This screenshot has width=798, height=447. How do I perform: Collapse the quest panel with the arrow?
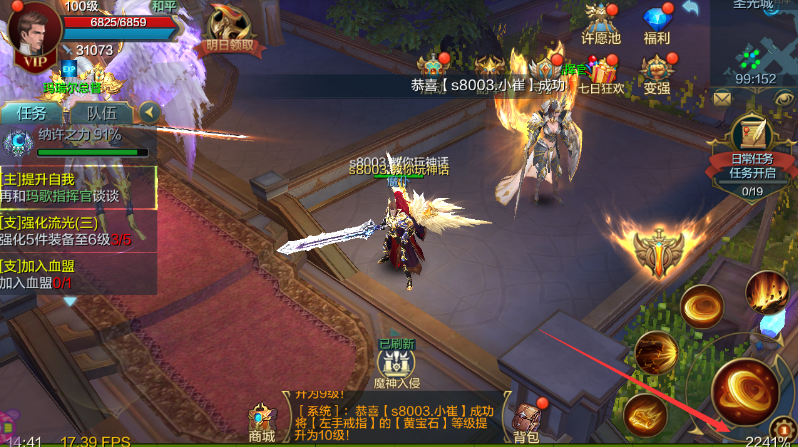coord(150,111)
